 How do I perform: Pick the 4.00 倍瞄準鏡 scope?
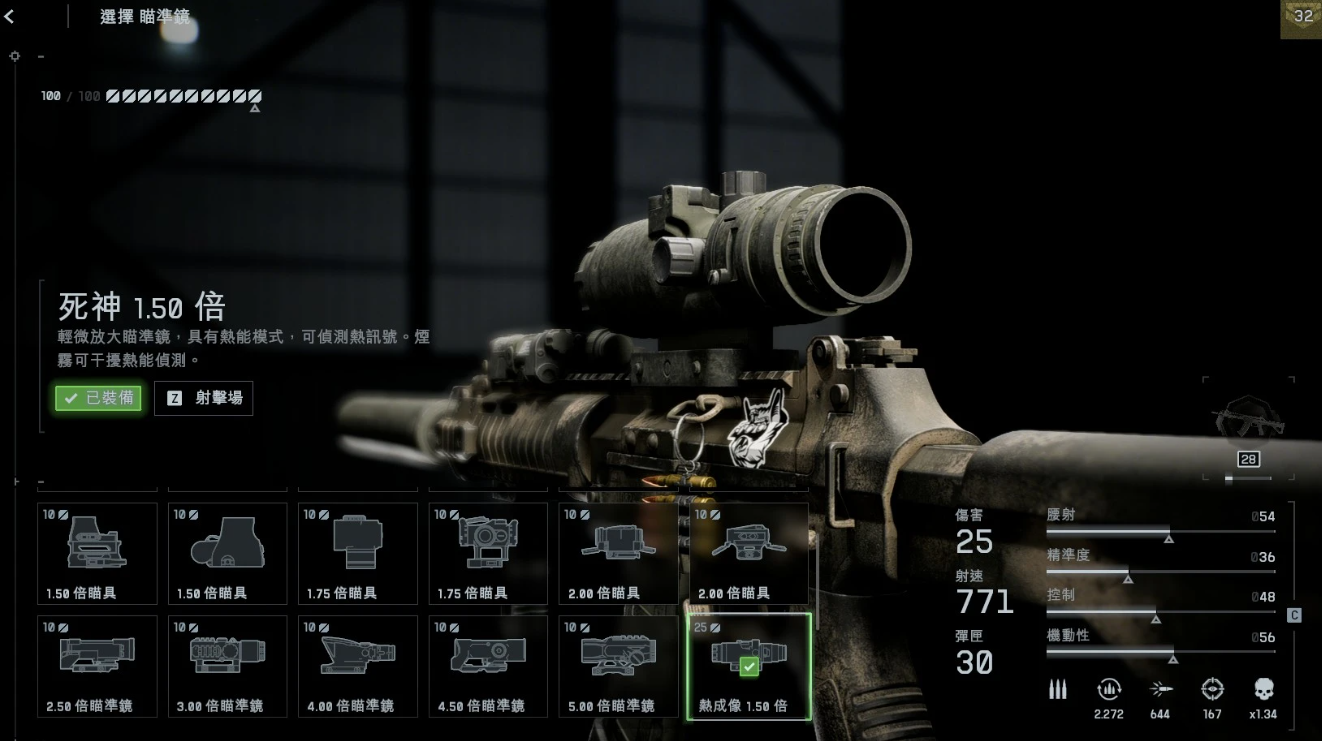pyautogui.click(x=358, y=666)
